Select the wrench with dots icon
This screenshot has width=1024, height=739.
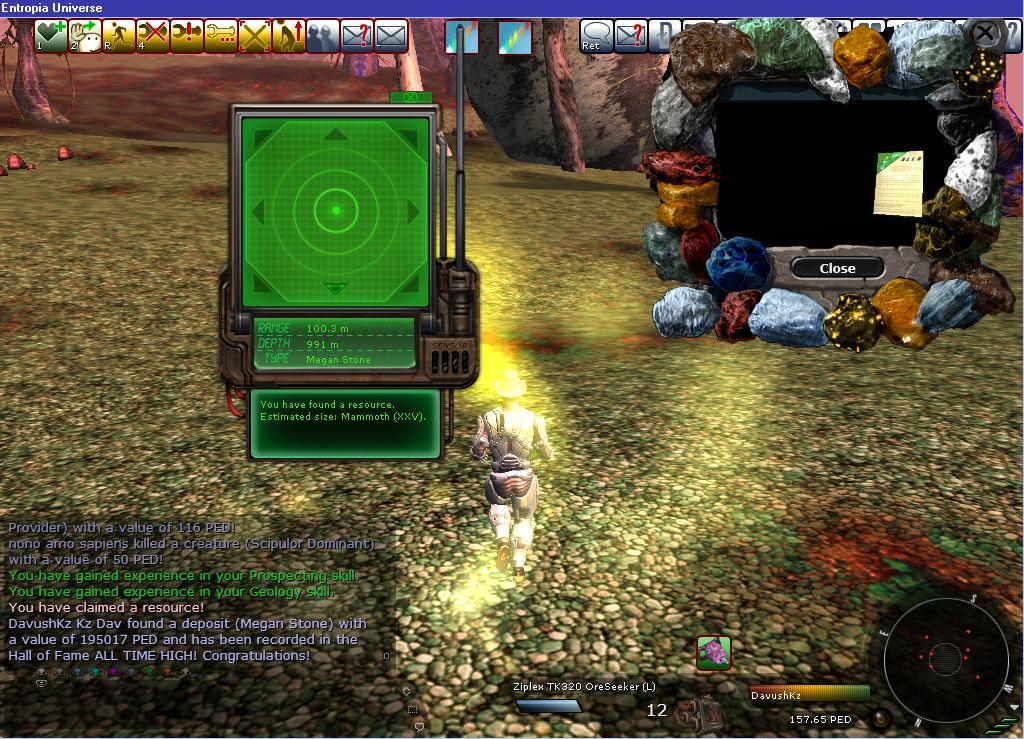(221, 37)
